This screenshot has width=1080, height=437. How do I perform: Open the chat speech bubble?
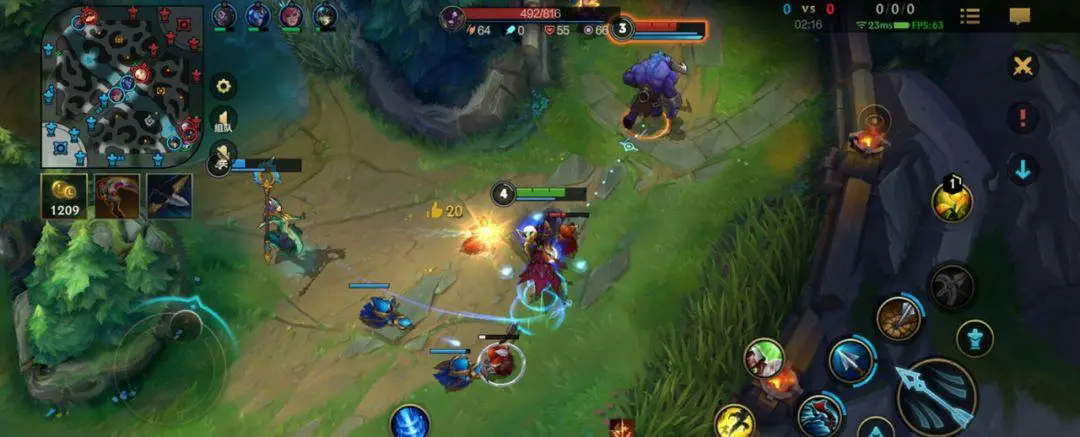[1020, 16]
